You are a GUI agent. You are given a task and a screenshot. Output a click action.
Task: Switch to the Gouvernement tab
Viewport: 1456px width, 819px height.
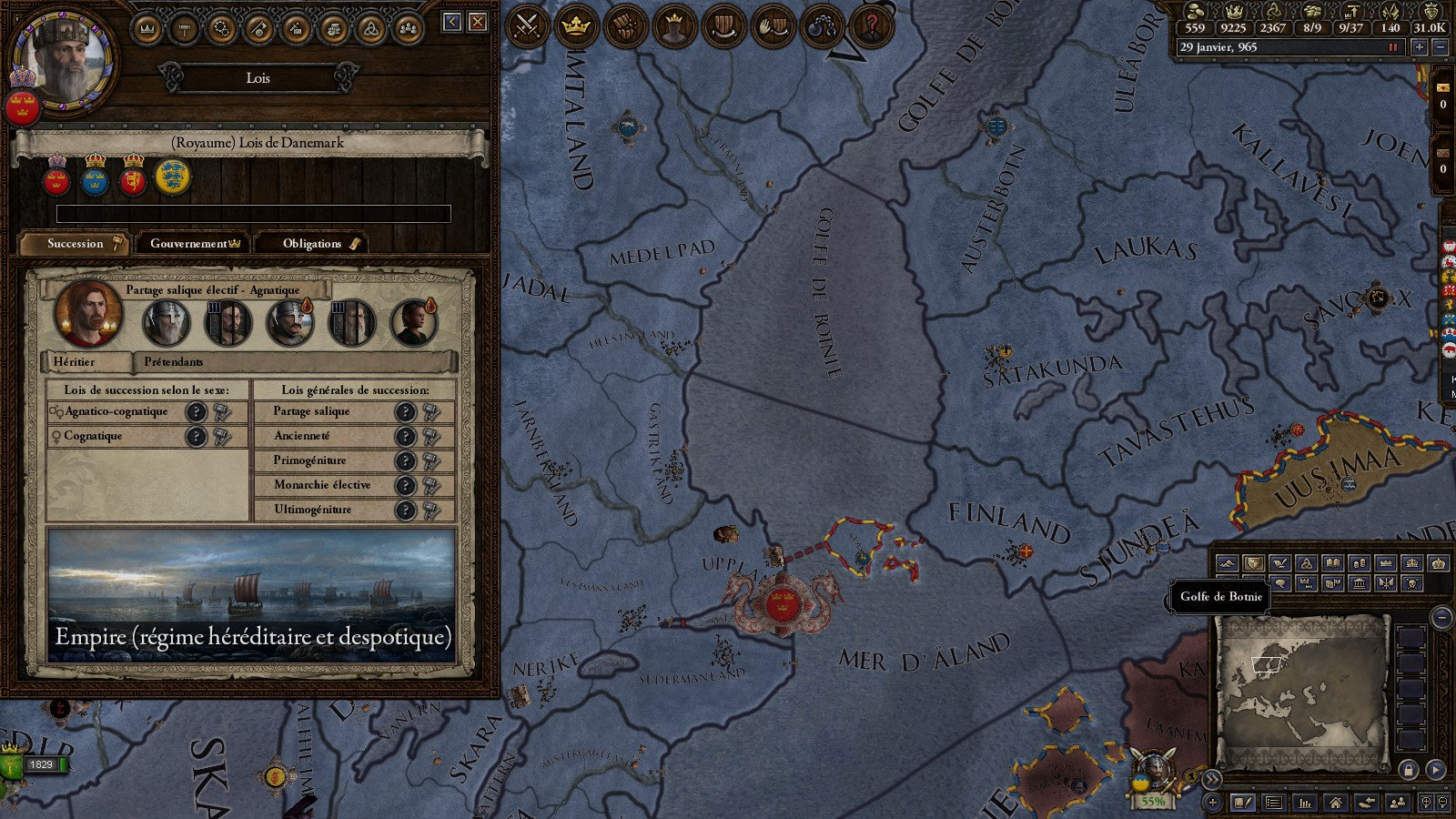(195, 243)
